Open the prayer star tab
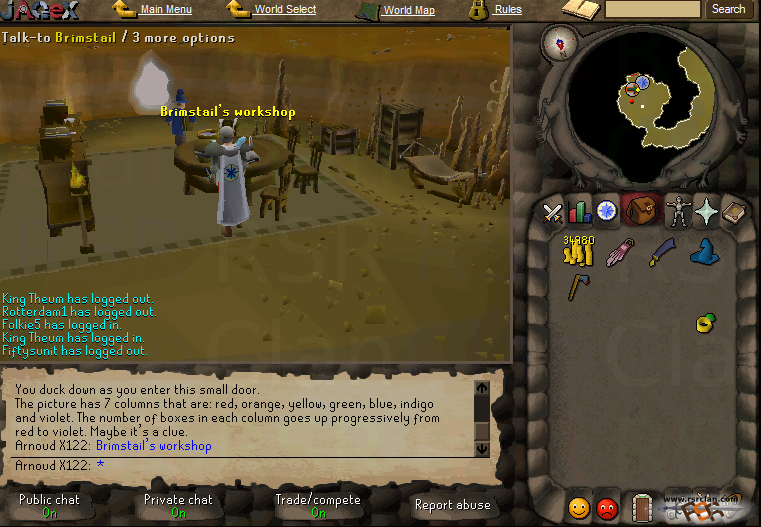Viewport: 761px width, 527px height. [706, 212]
